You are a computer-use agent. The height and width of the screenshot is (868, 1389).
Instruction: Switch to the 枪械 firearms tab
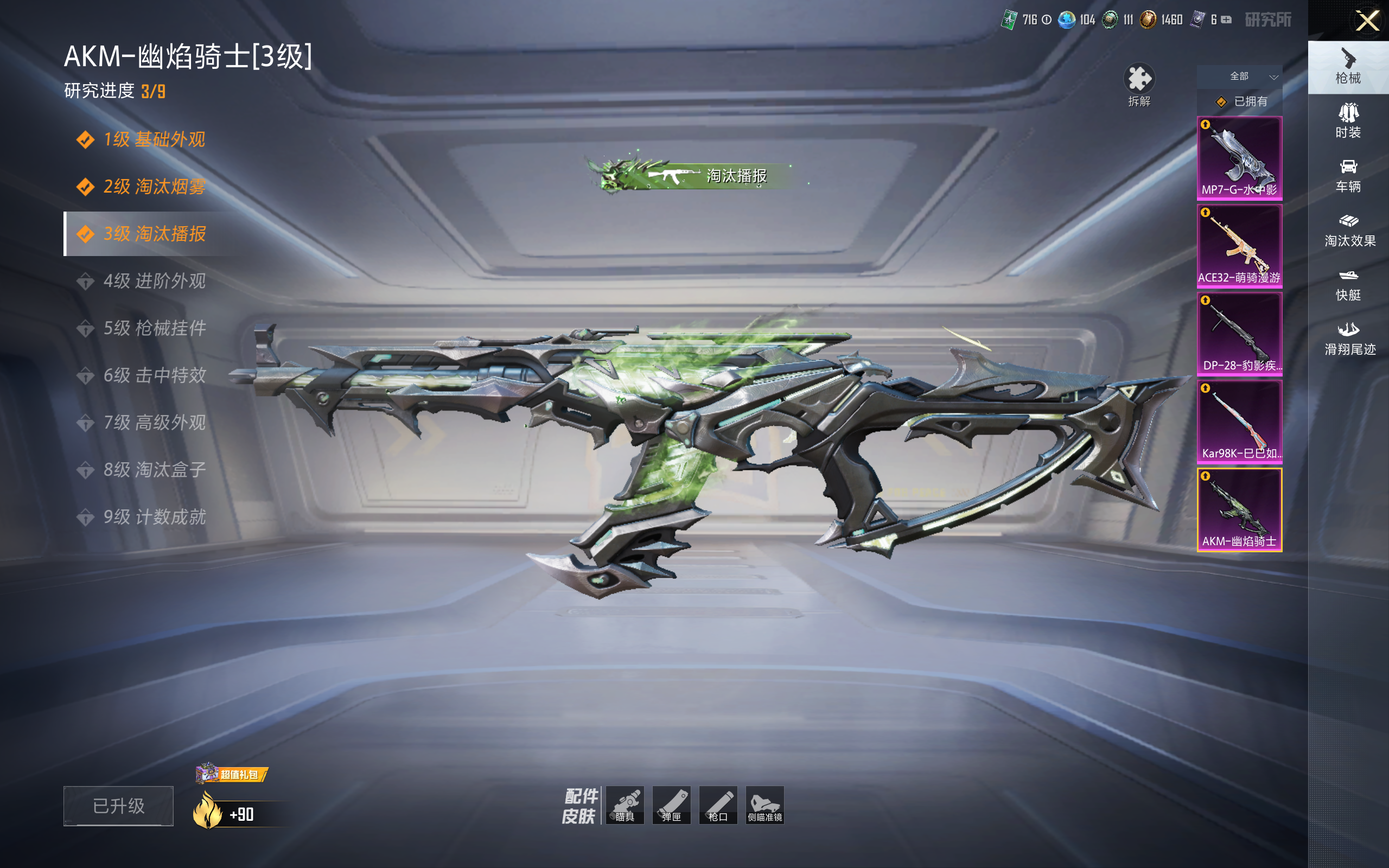pyautogui.click(x=1348, y=67)
